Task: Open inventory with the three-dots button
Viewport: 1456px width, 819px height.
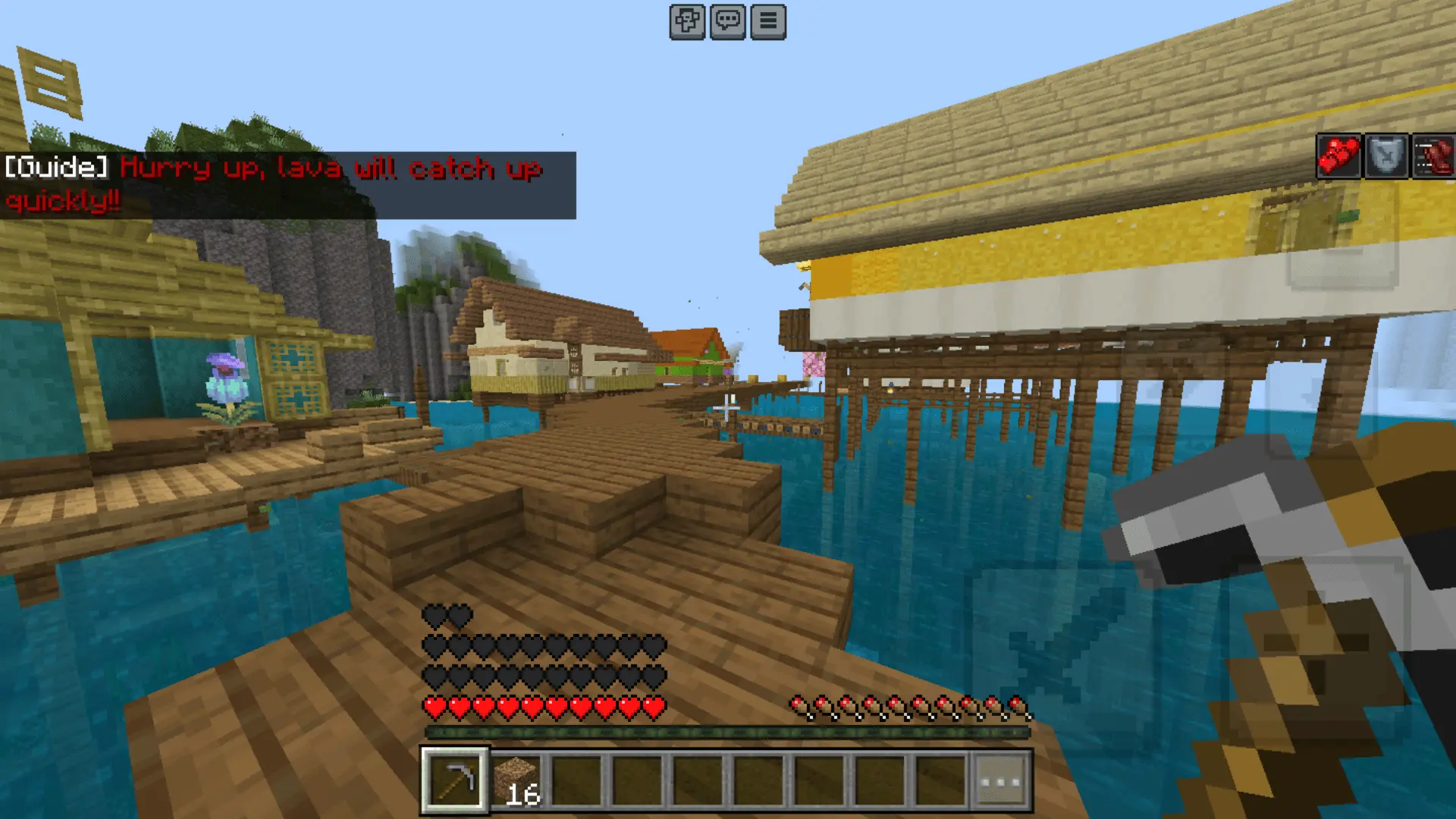Action: 1001,780
